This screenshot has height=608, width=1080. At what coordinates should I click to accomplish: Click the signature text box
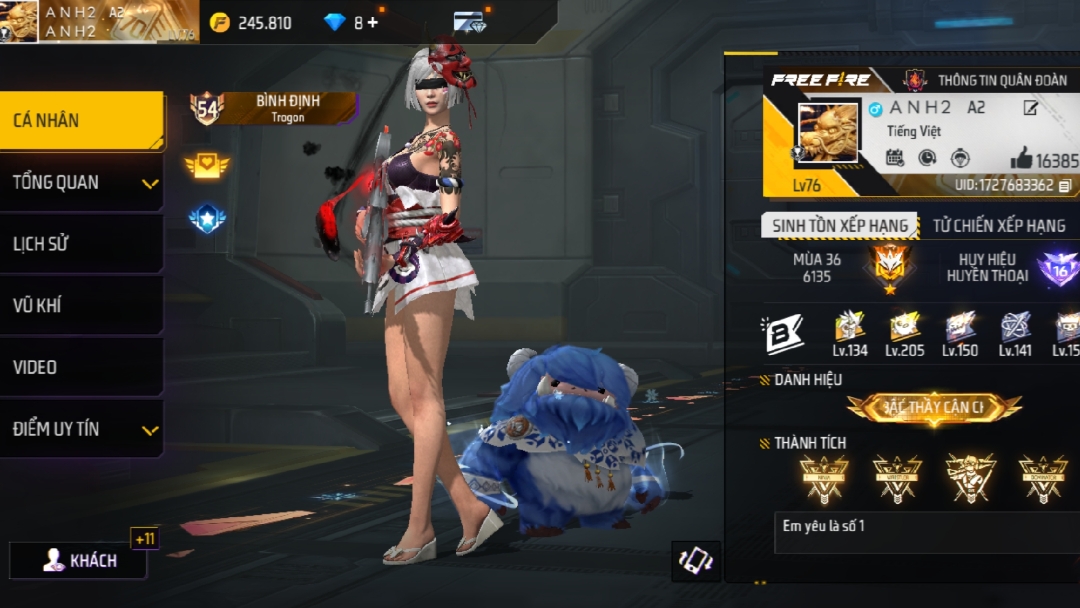[x=926, y=533]
